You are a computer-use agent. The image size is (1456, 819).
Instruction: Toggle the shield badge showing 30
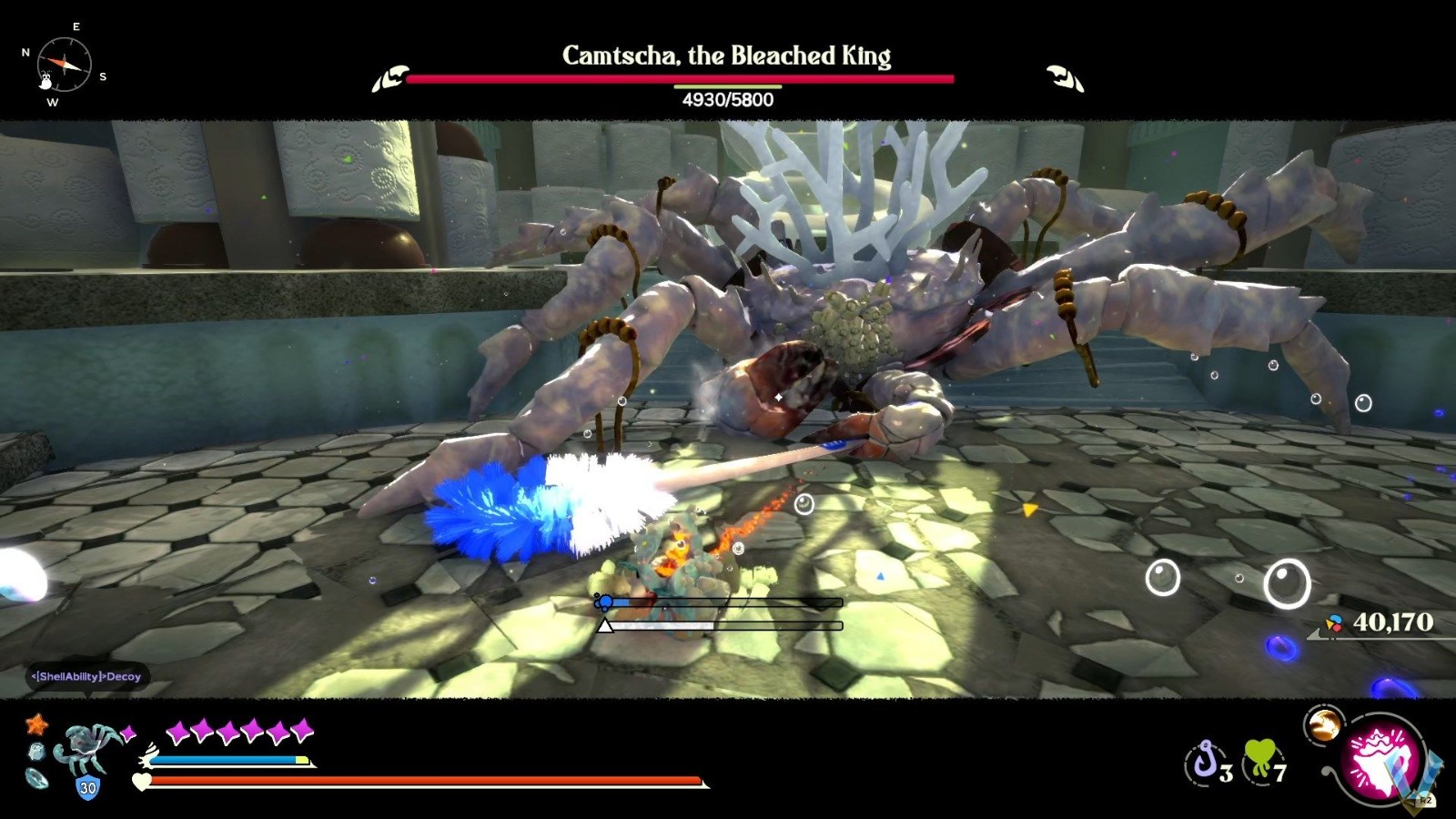pyautogui.click(x=87, y=785)
